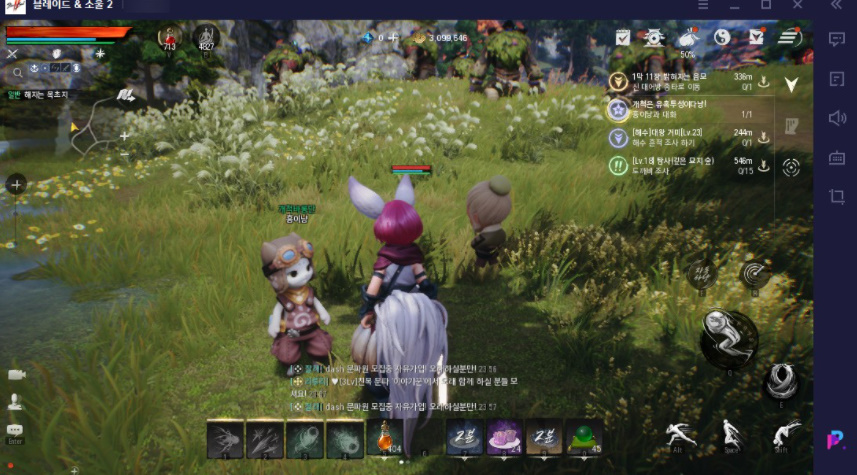Screen dimensions: 857x475
Task: Use the green orb item hotbar slot
Action: 582,438
